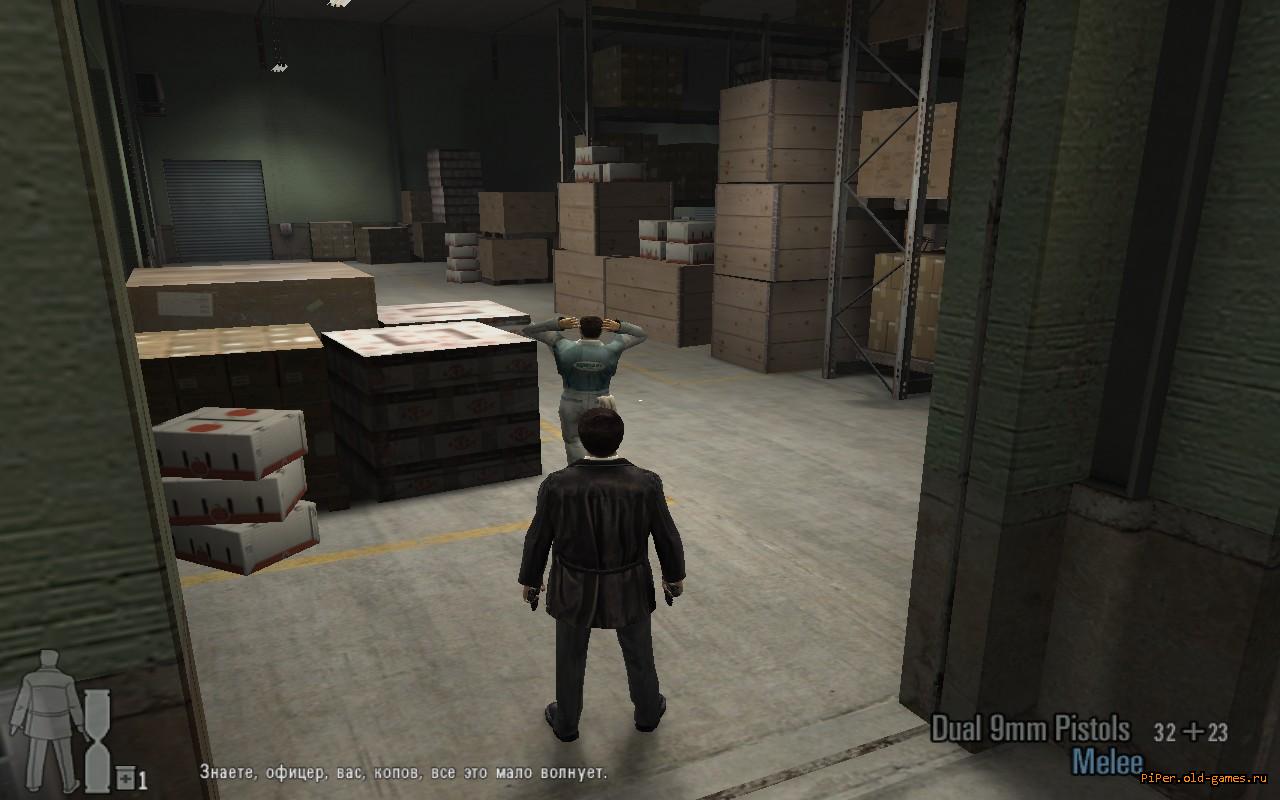1280x800 pixels.
Task: Select the Dual 9mm Pistols weapon label
Action: [x=1030, y=730]
